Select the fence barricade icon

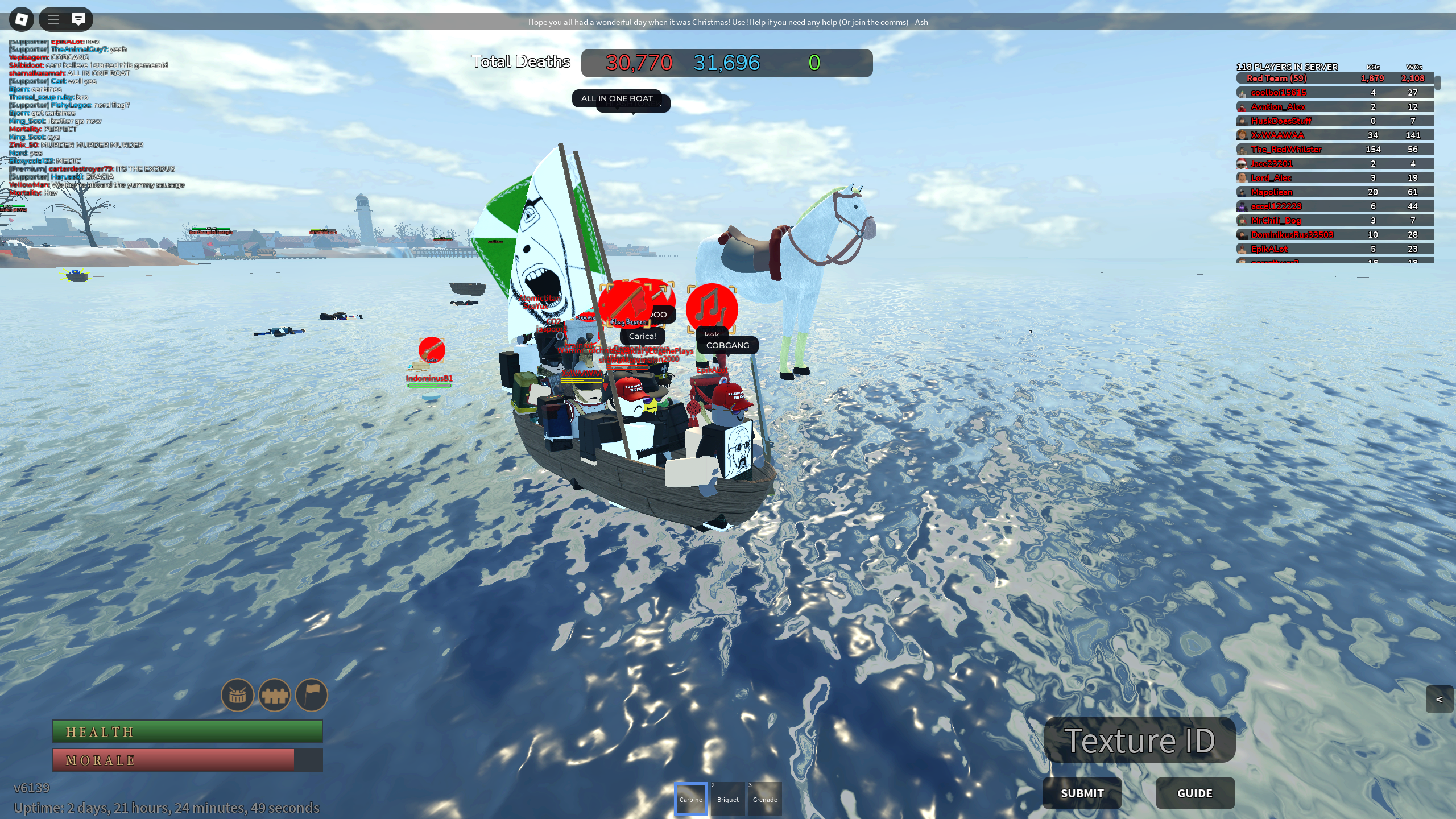point(275,694)
